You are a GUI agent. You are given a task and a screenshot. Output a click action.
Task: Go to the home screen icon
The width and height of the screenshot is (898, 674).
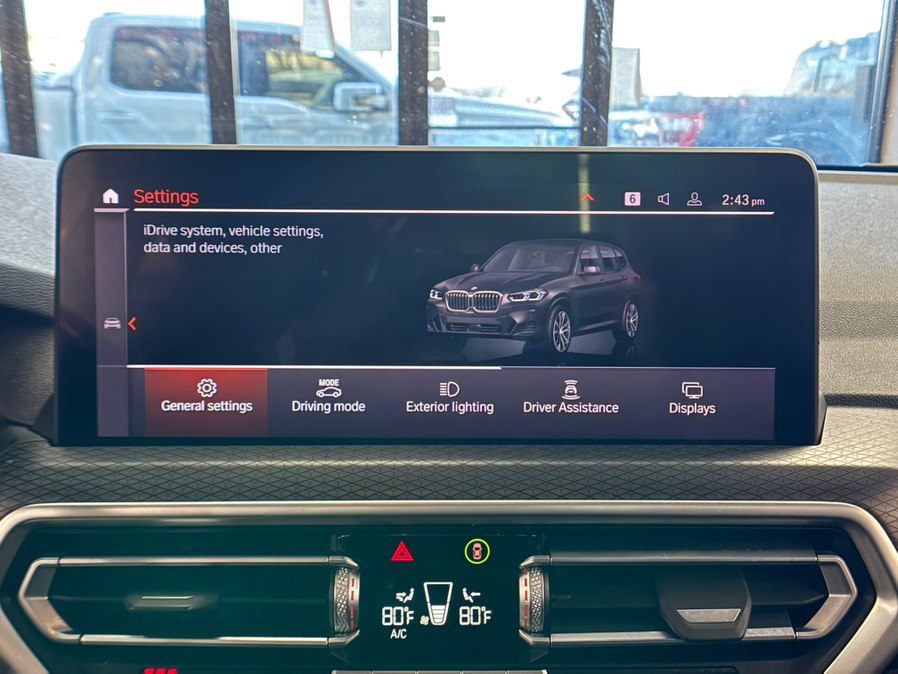point(110,197)
